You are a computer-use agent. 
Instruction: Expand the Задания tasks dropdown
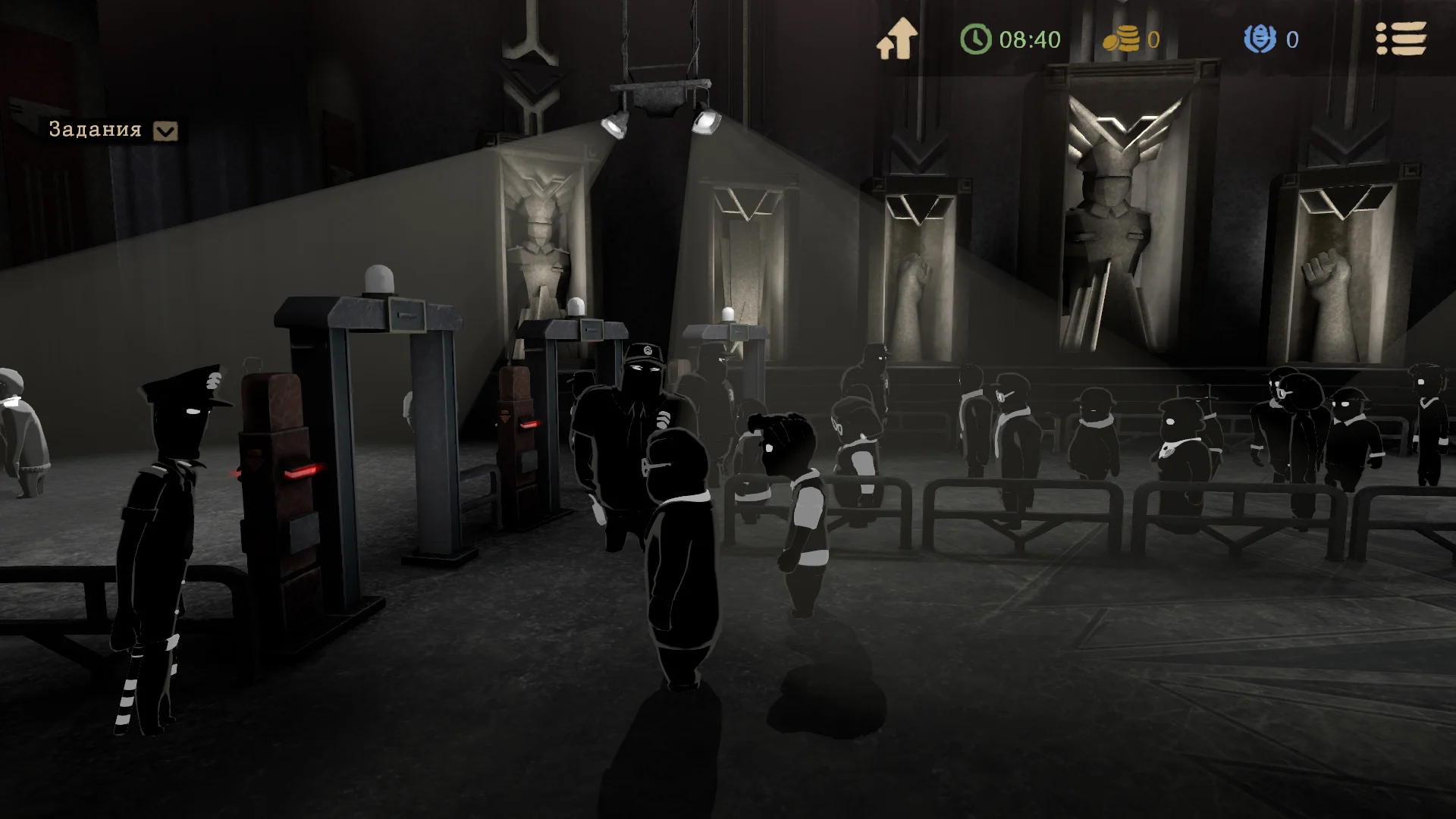pos(165,131)
